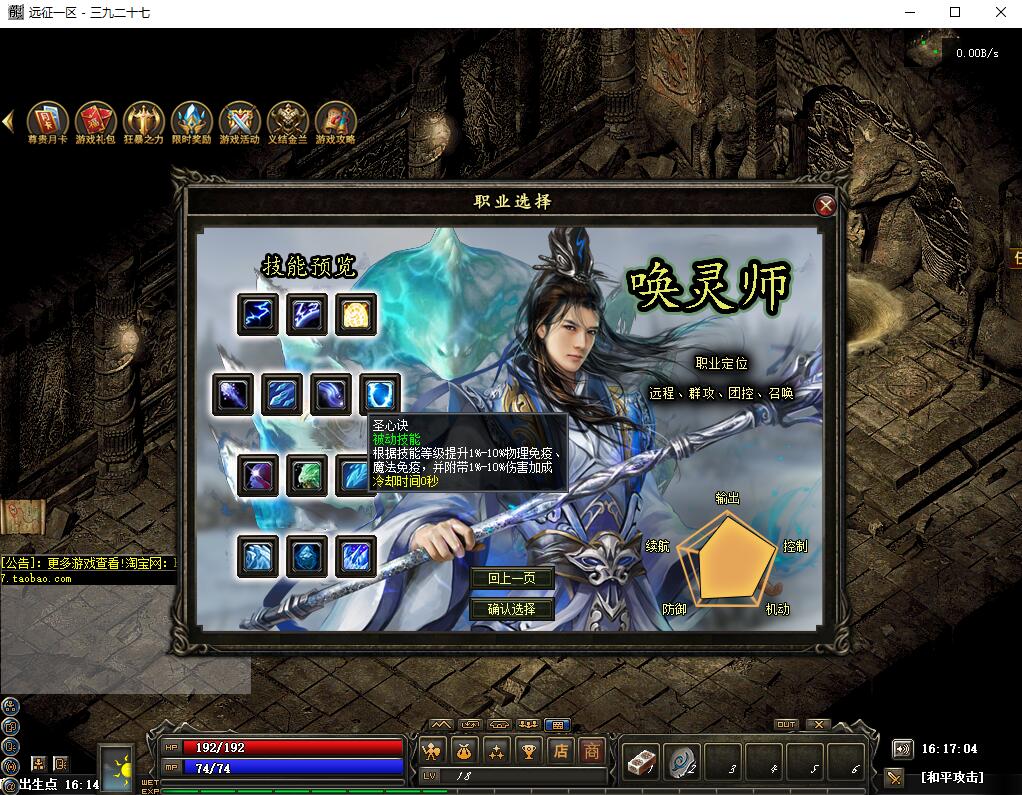Screen dimensions: 1022x795
Task: Open the 游戏礼包 gift pack icon
Action: [96, 120]
